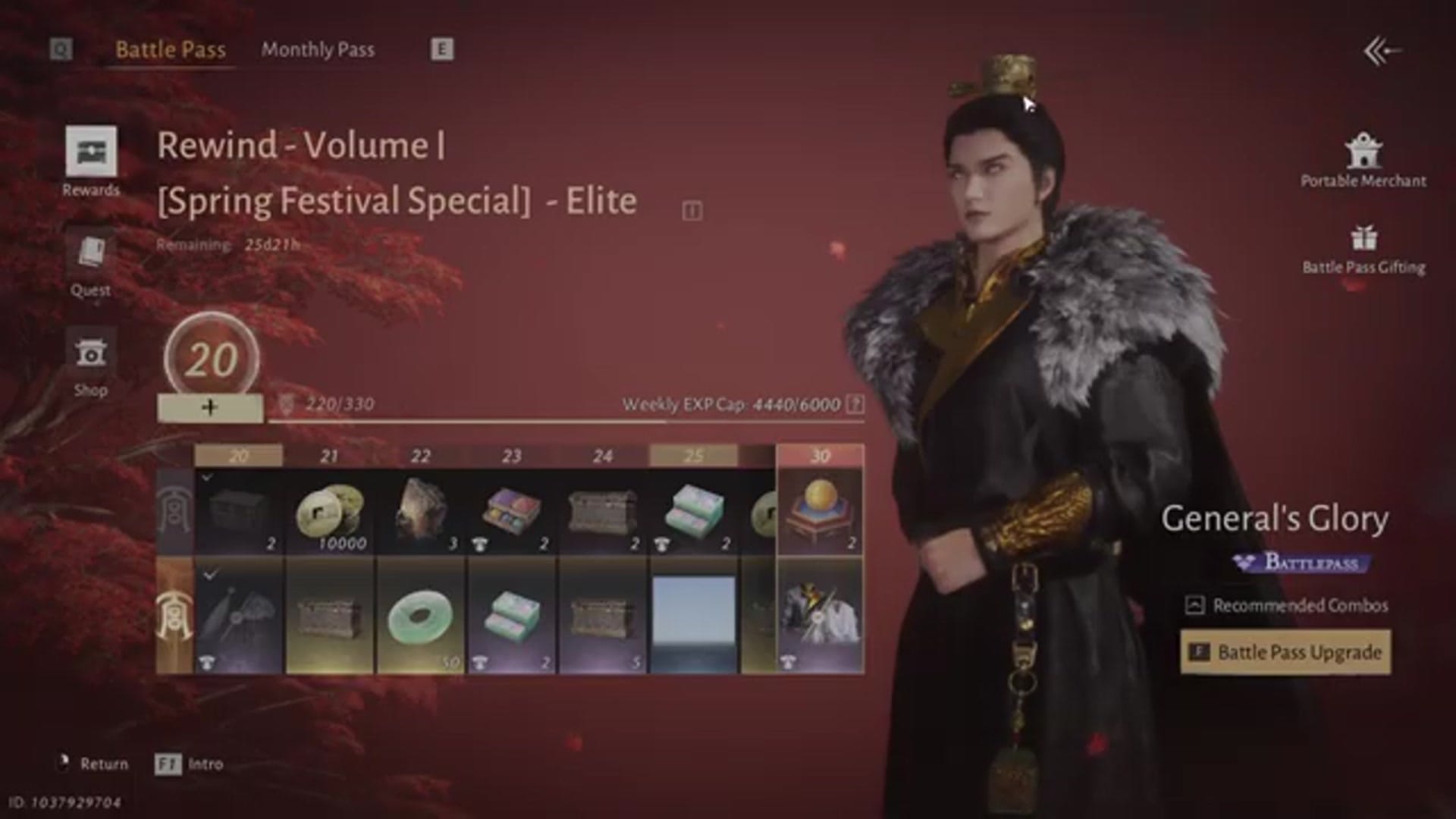Expand the plus button under level 20

tap(210, 408)
